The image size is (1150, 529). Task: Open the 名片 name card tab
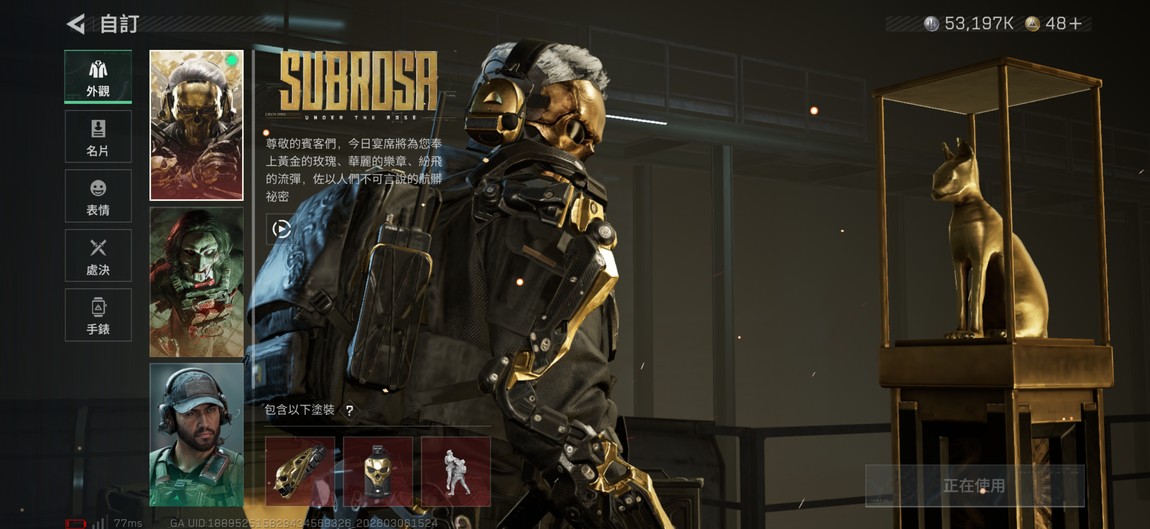(98, 136)
